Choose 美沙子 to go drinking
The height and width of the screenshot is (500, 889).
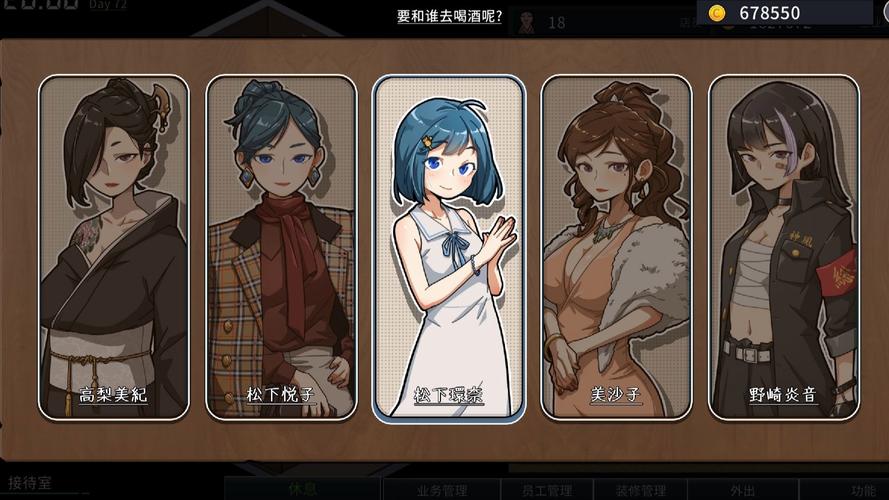coord(616,246)
